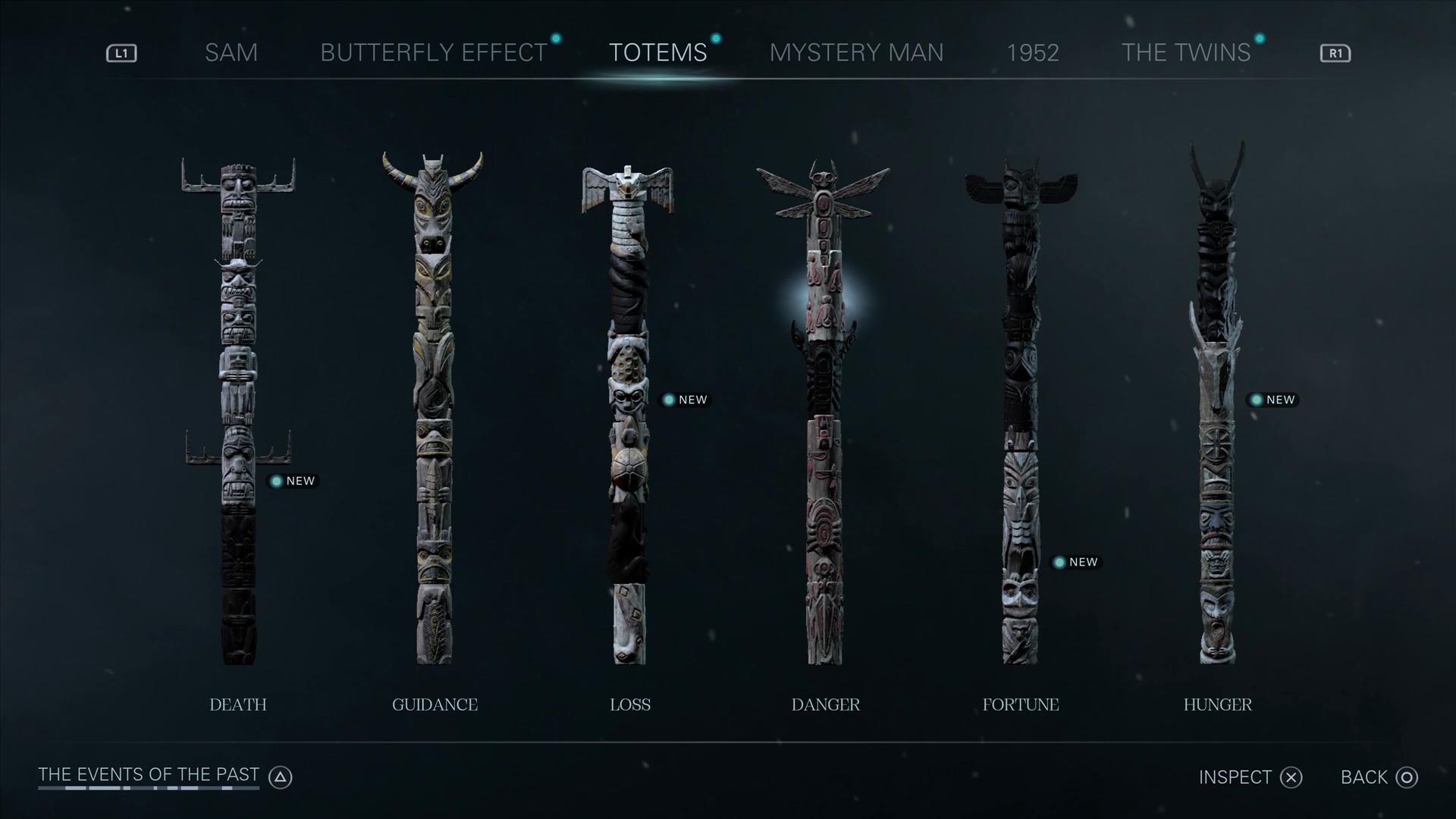Choose the Hunger totem pole
Screen dimensions: 1456x819
(1216, 409)
